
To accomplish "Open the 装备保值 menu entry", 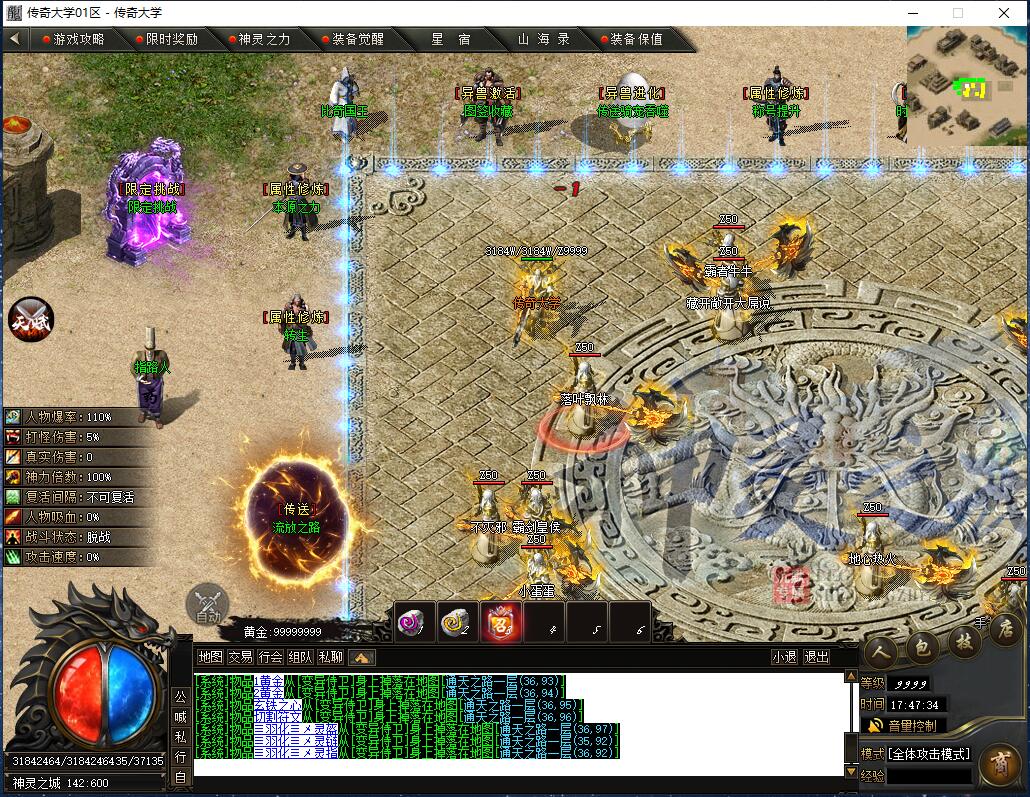I will click(636, 39).
